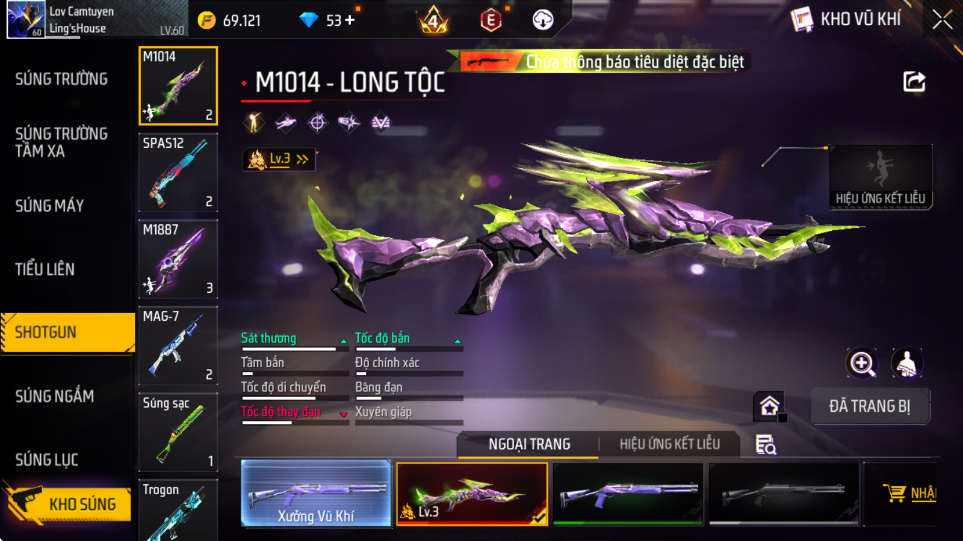Choose the Tiểu Liên category

pos(45,269)
